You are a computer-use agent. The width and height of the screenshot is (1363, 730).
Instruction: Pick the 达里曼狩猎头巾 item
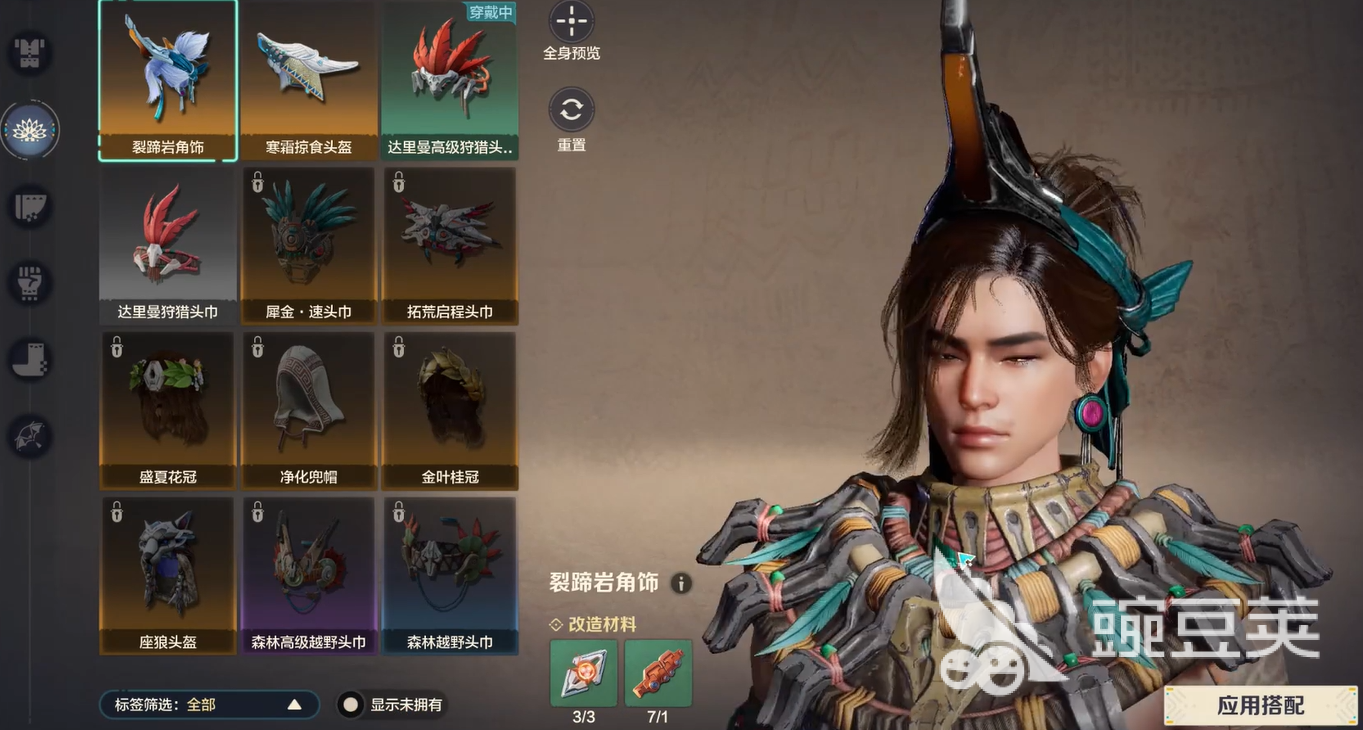(x=168, y=245)
